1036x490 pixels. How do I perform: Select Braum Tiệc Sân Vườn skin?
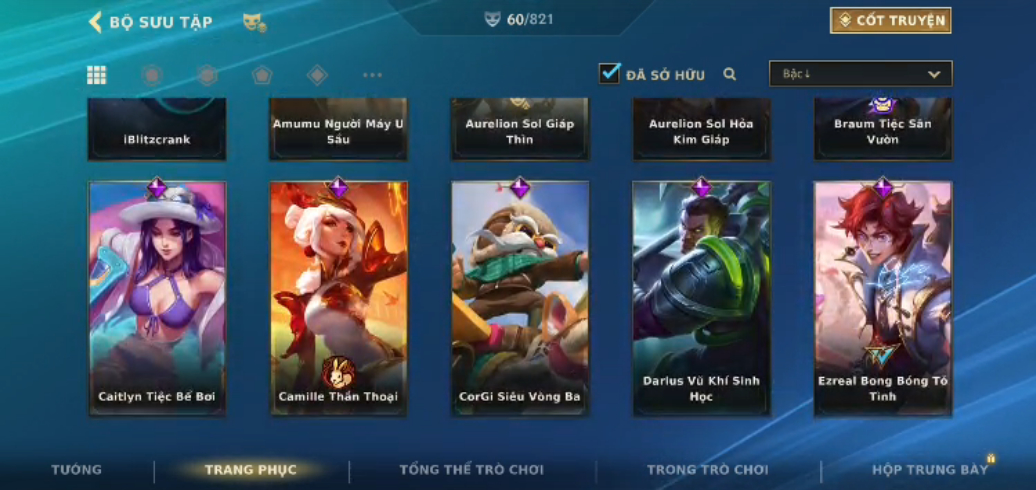[x=883, y=130]
